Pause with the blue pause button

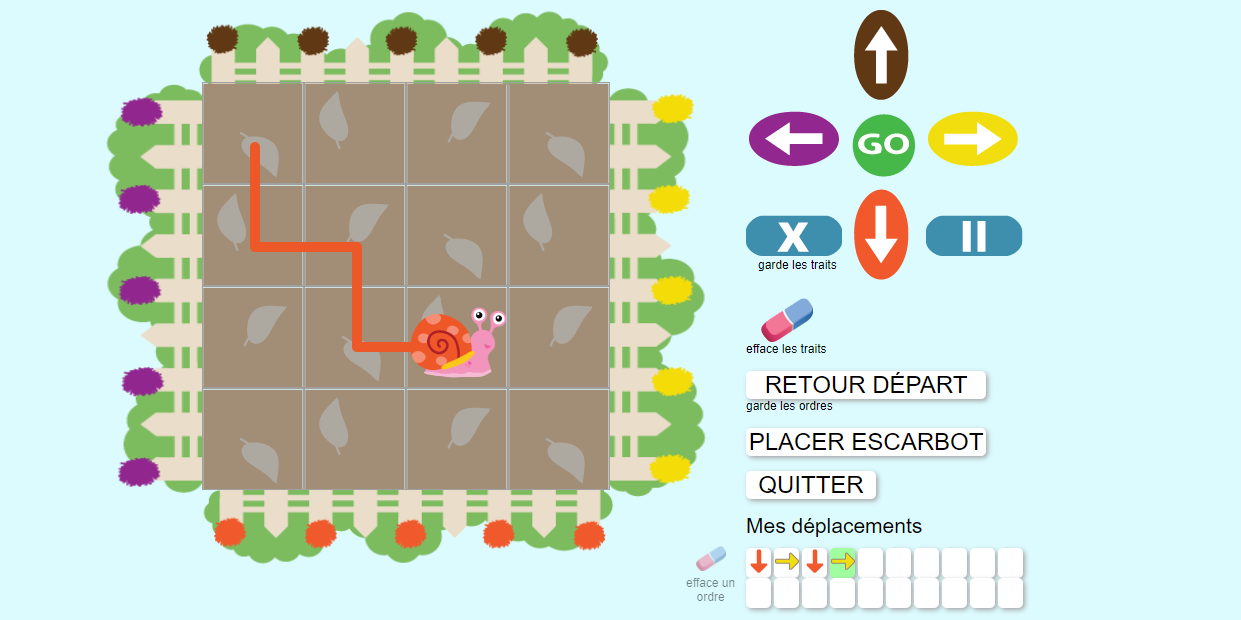973,236
